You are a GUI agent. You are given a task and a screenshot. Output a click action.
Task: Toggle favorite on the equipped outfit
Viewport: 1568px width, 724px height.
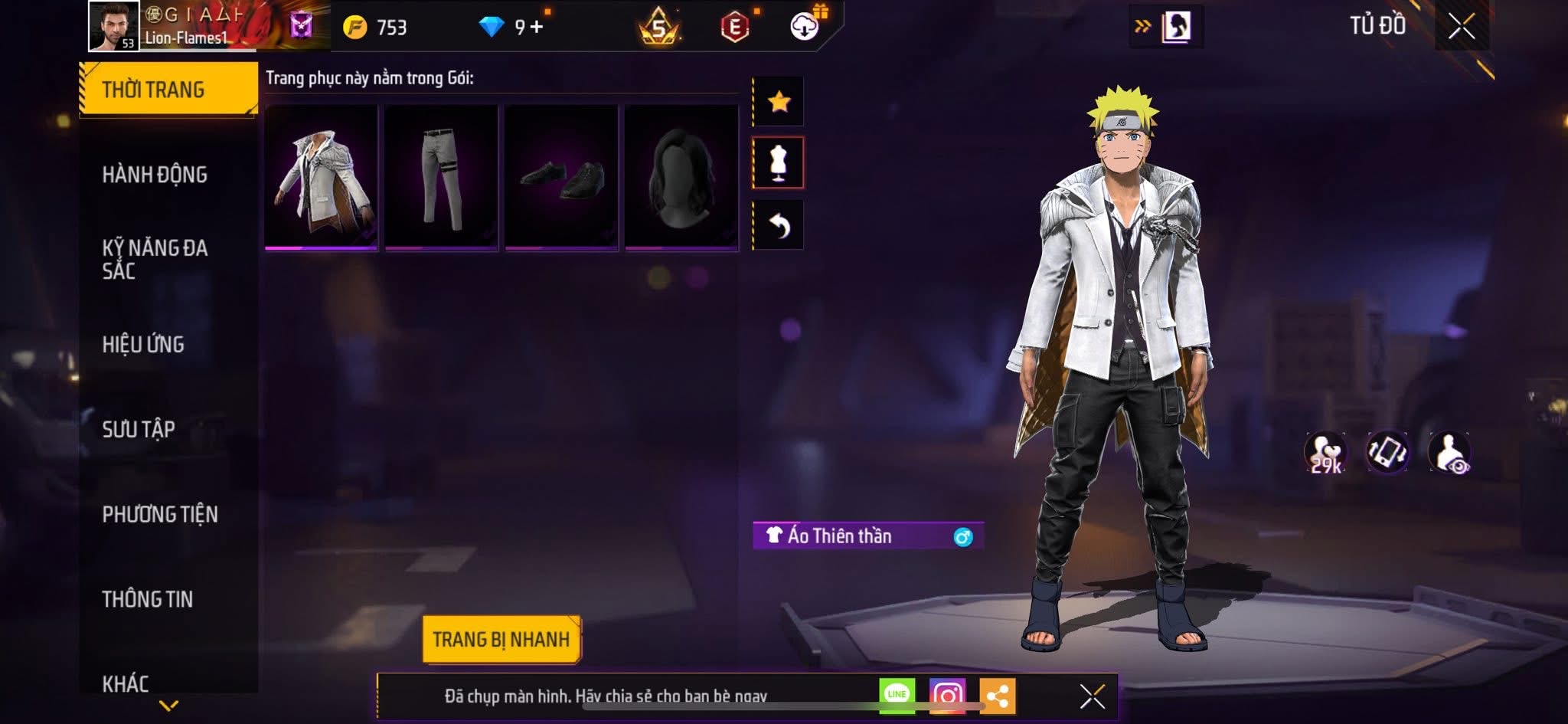(779, 99)
